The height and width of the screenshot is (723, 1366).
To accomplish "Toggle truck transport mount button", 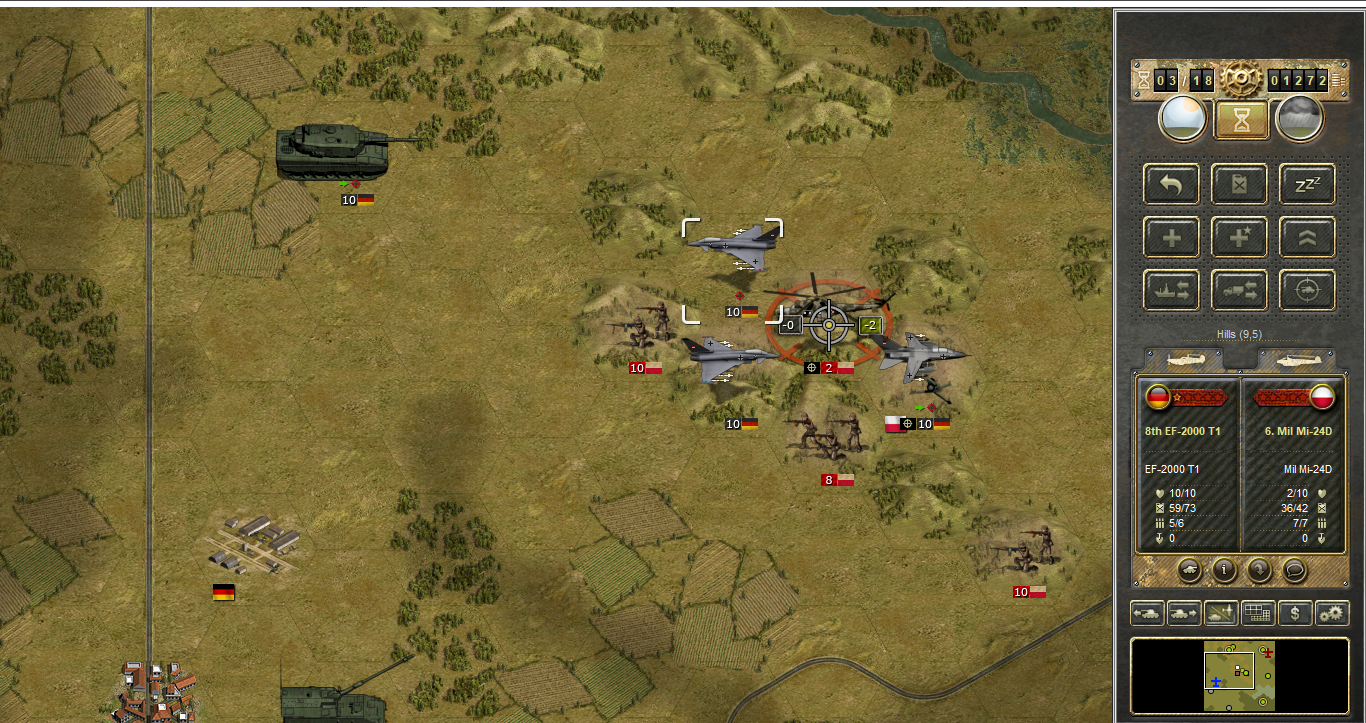I will pyautogui.click(x=1239, y=290).
